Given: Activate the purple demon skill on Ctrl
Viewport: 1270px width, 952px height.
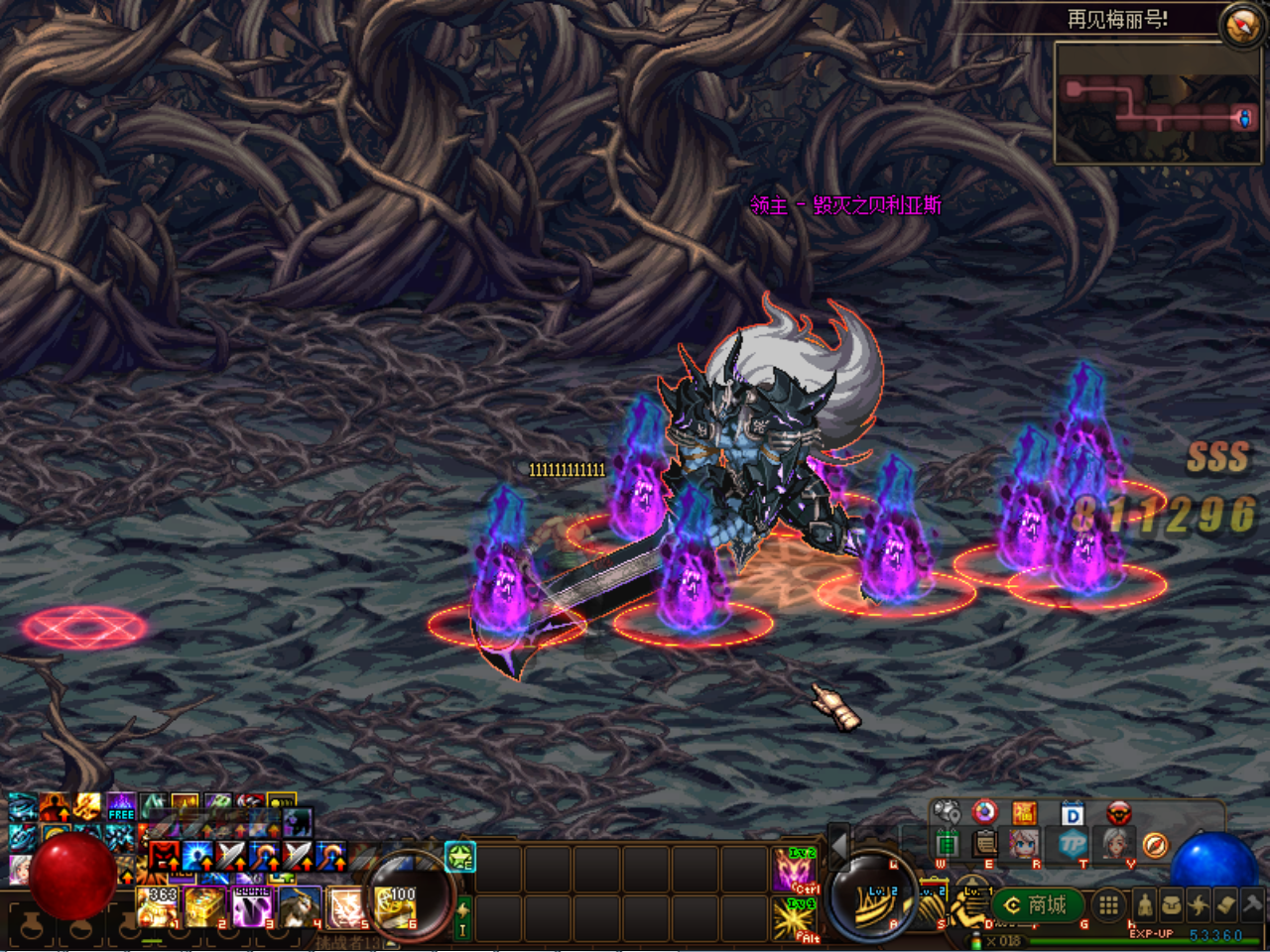Looking at the screenshot, I should tap(795, 870).
